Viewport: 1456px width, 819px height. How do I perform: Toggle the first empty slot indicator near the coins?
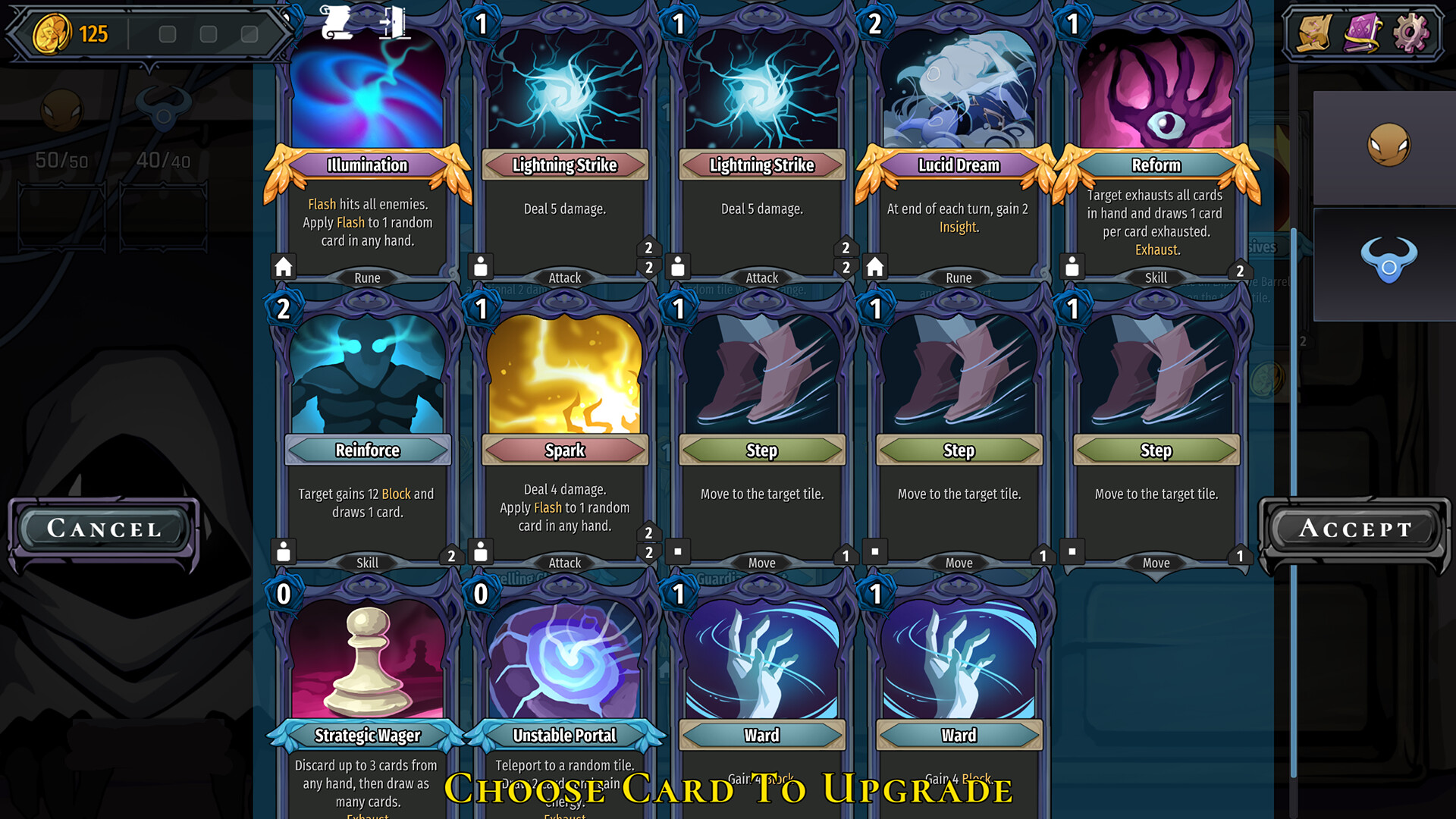coord(168,33)
